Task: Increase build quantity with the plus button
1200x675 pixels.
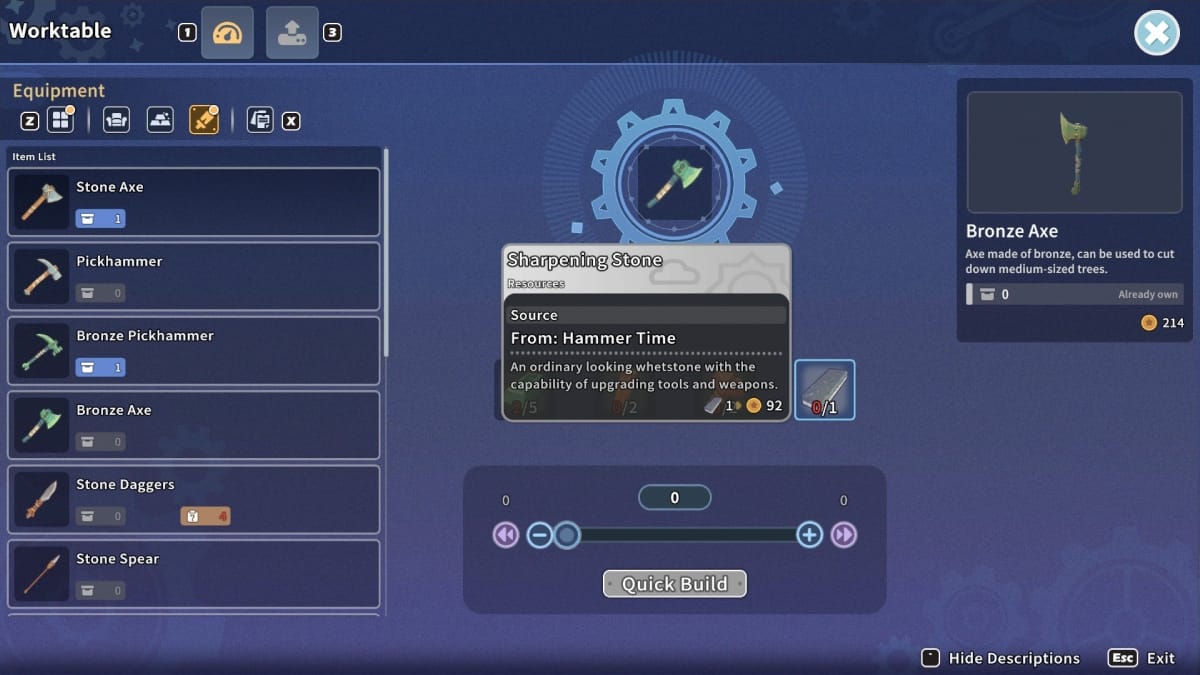Action: (x=809, y=535)
